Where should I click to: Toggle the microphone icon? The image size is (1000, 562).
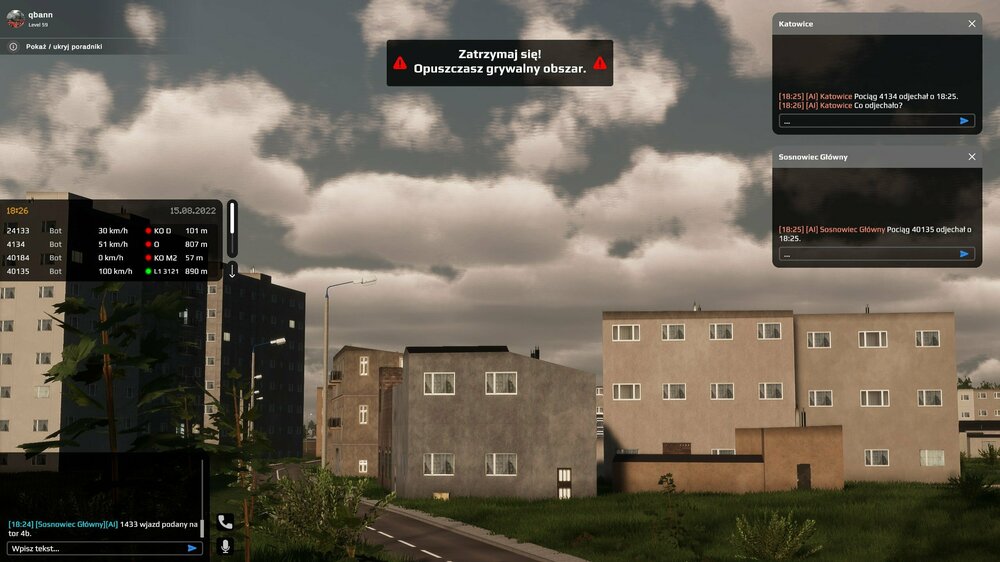[x=225, y=546]
